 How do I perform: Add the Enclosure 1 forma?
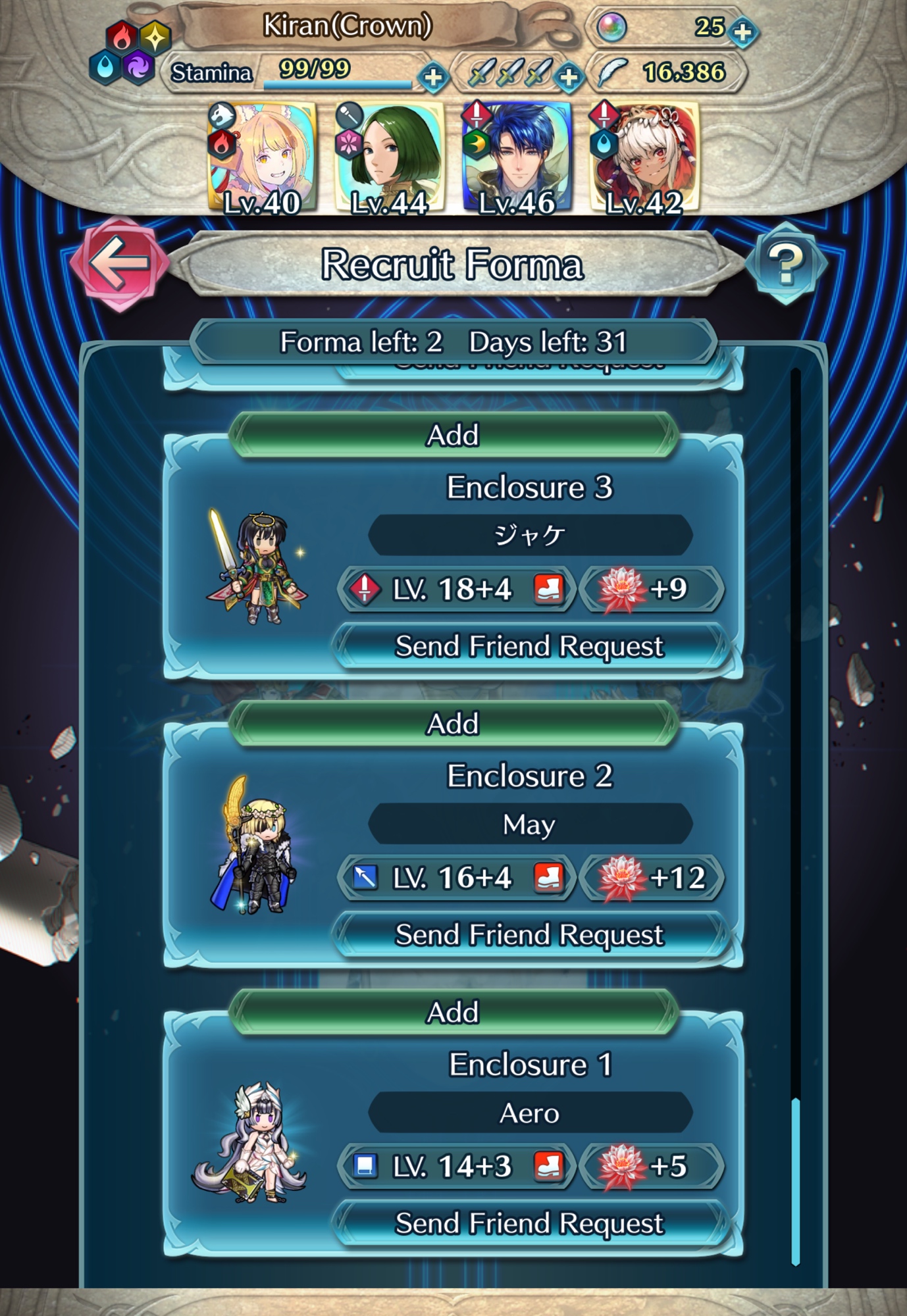pos(453,1012)
